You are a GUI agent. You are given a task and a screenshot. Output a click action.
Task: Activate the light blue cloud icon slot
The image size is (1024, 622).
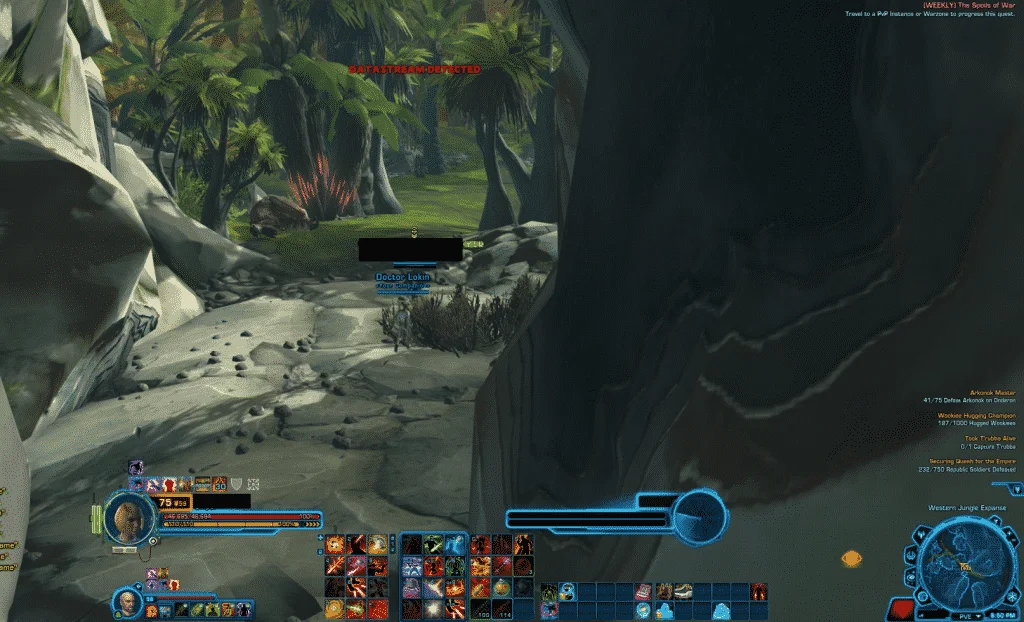pos(720,610)
